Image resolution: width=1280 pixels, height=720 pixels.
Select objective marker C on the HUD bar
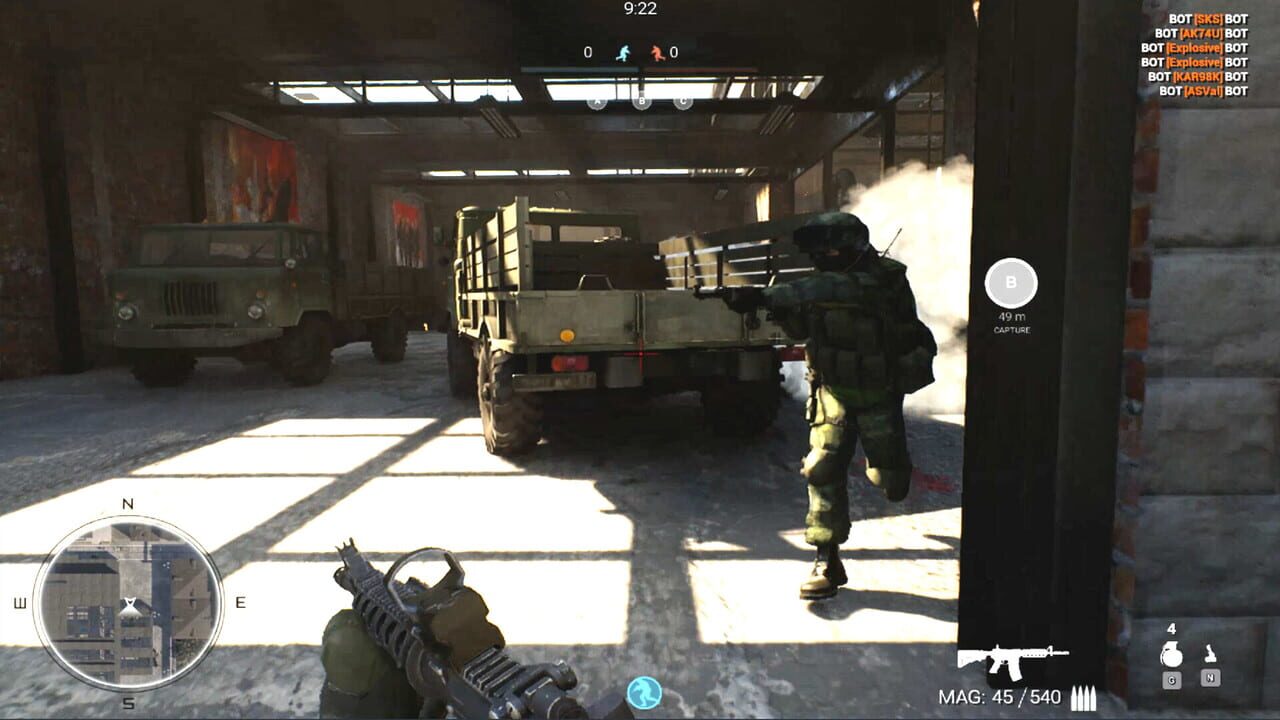click(x=683, y=100)
